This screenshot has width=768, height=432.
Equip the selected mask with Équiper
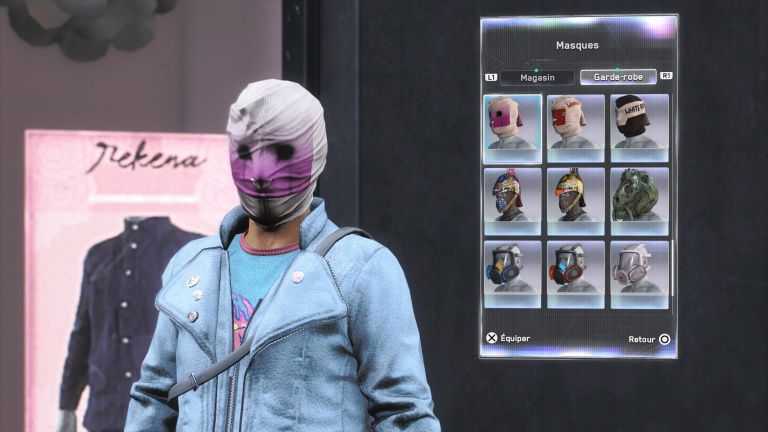(509, 338)
